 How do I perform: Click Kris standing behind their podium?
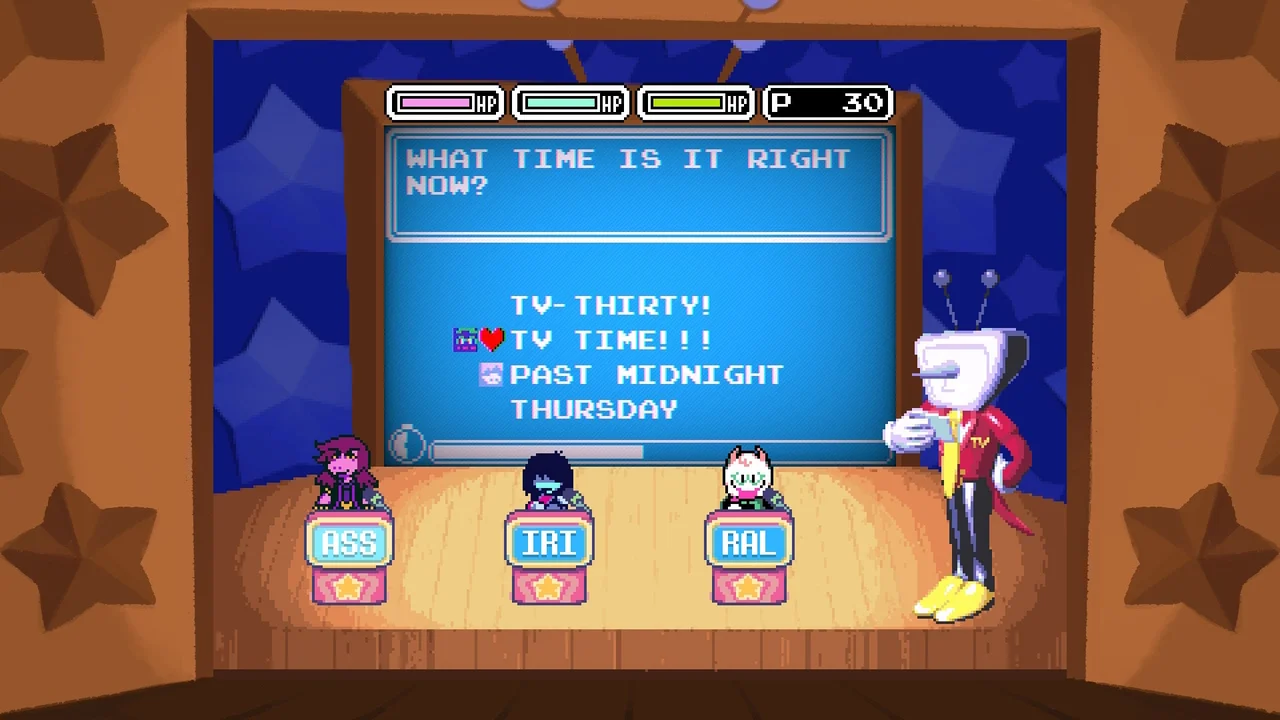tap(548, 480)
